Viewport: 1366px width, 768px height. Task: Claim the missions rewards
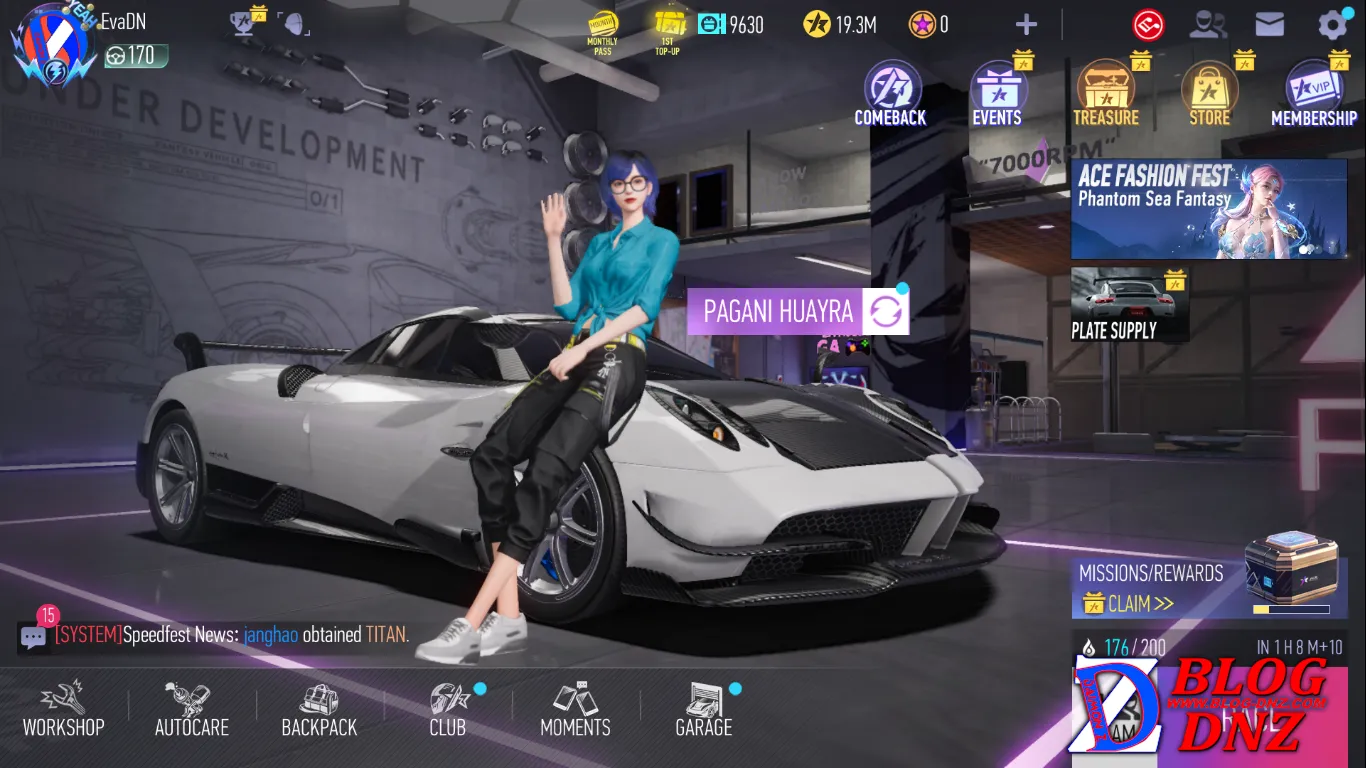[1128, 603]
